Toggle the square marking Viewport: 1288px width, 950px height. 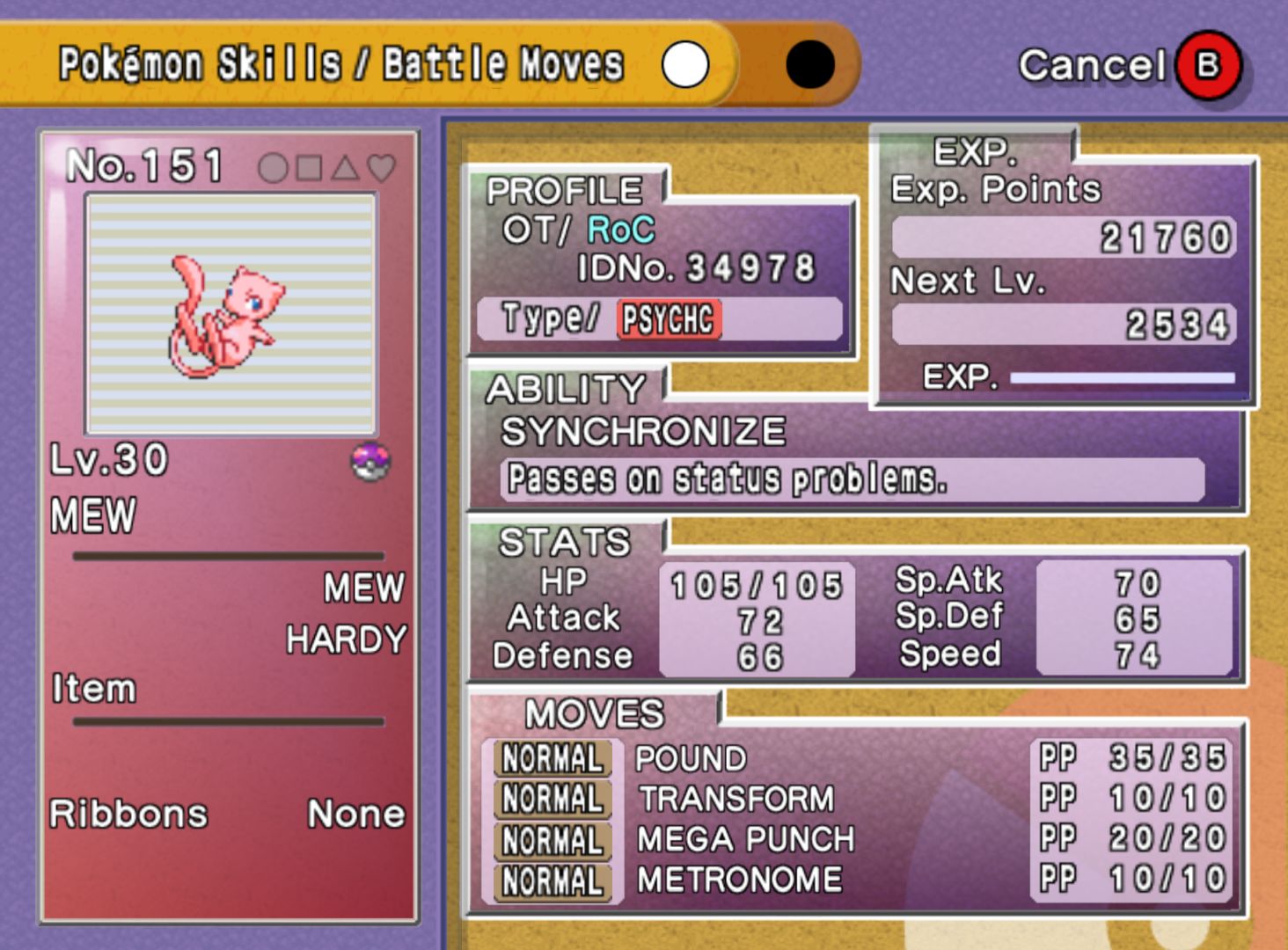309,168
